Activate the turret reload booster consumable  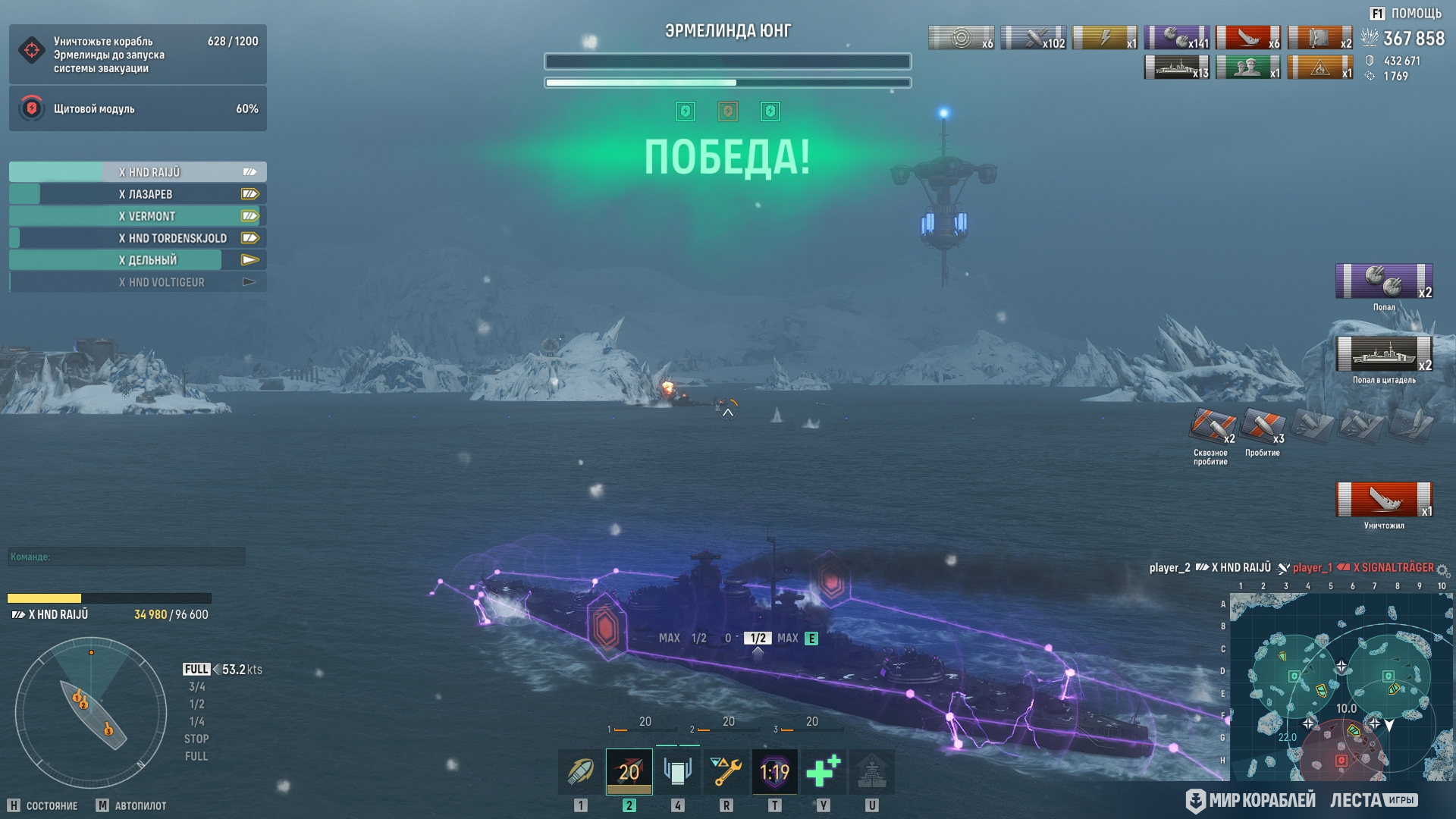pos(677,772)
